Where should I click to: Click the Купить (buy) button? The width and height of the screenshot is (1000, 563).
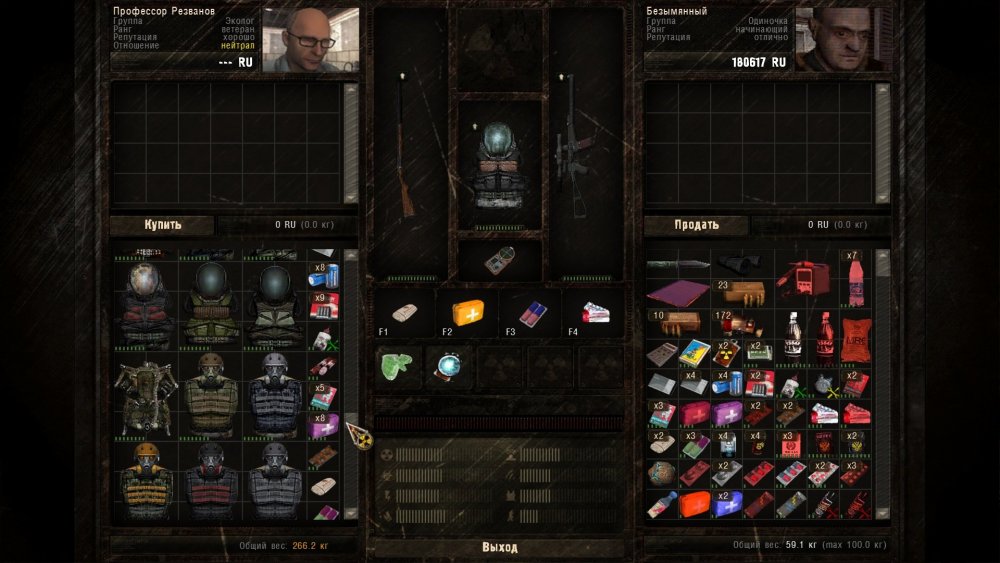(162, 225)
